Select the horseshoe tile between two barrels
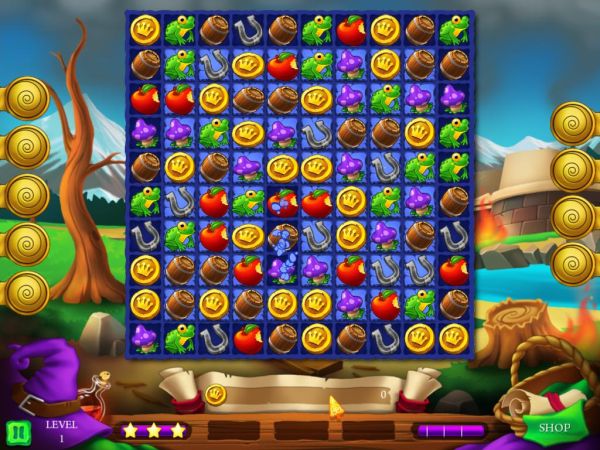The height and width of the screenshot is (450, 600). point(248,30)
